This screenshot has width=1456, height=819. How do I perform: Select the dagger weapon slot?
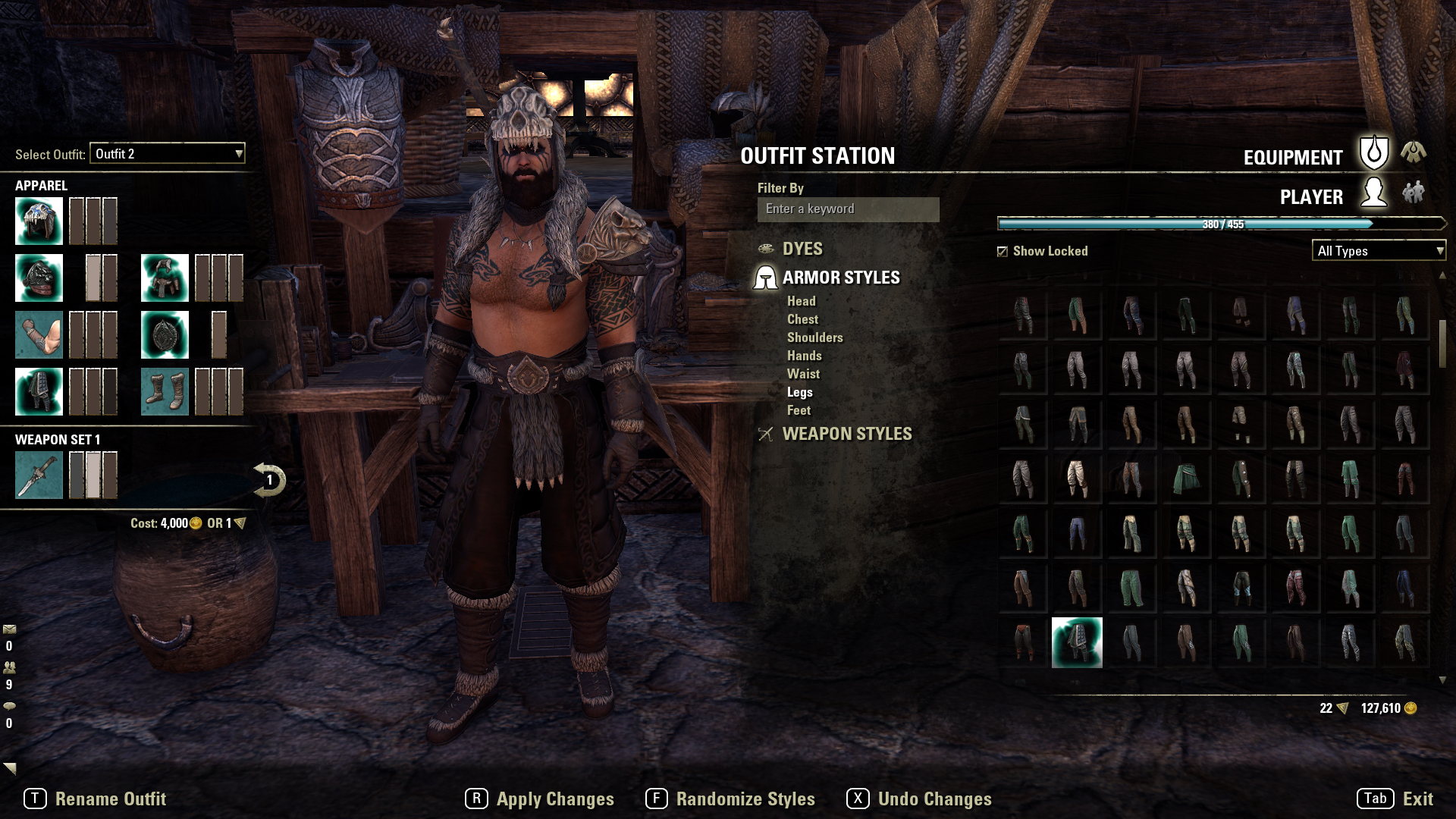point(39,475)
